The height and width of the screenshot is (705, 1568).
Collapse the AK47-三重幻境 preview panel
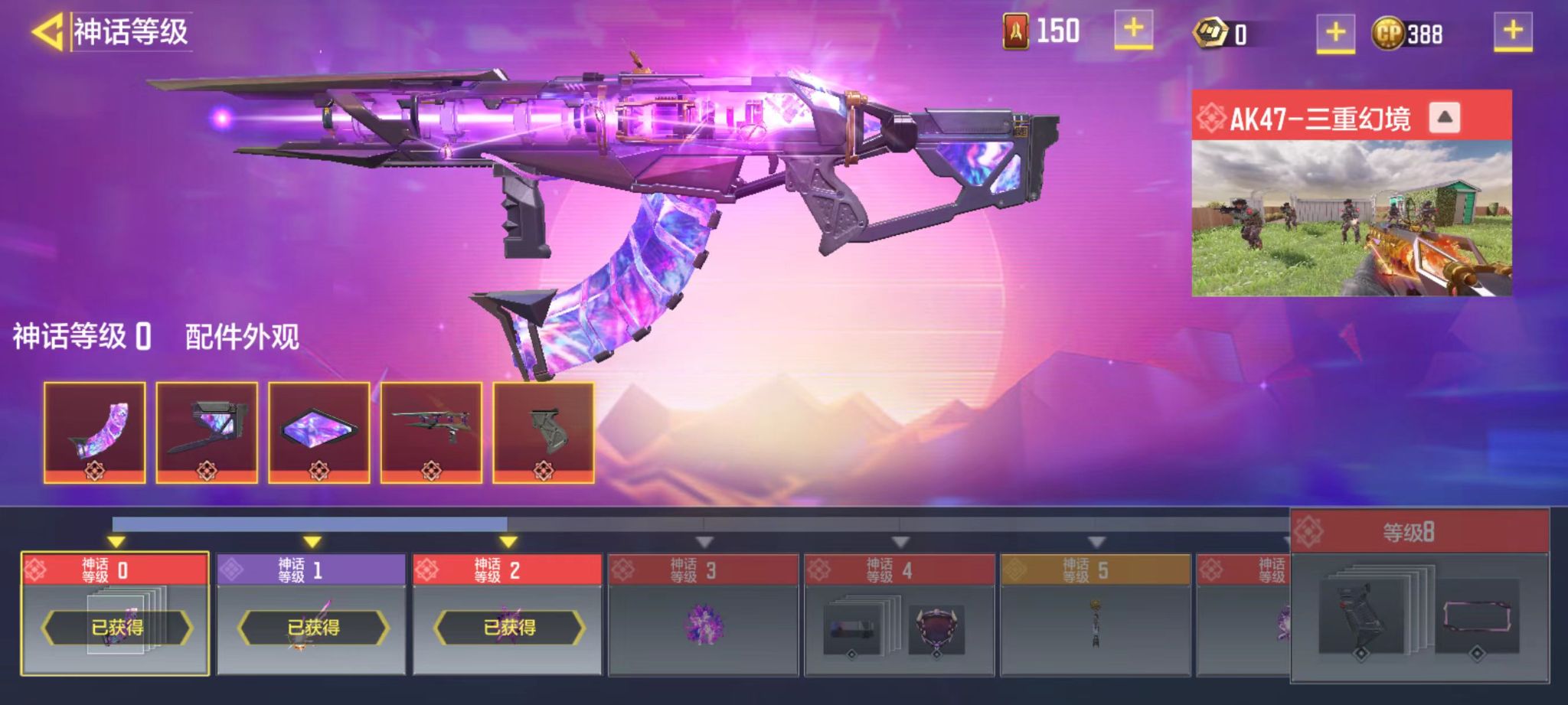pos(1444,118)
